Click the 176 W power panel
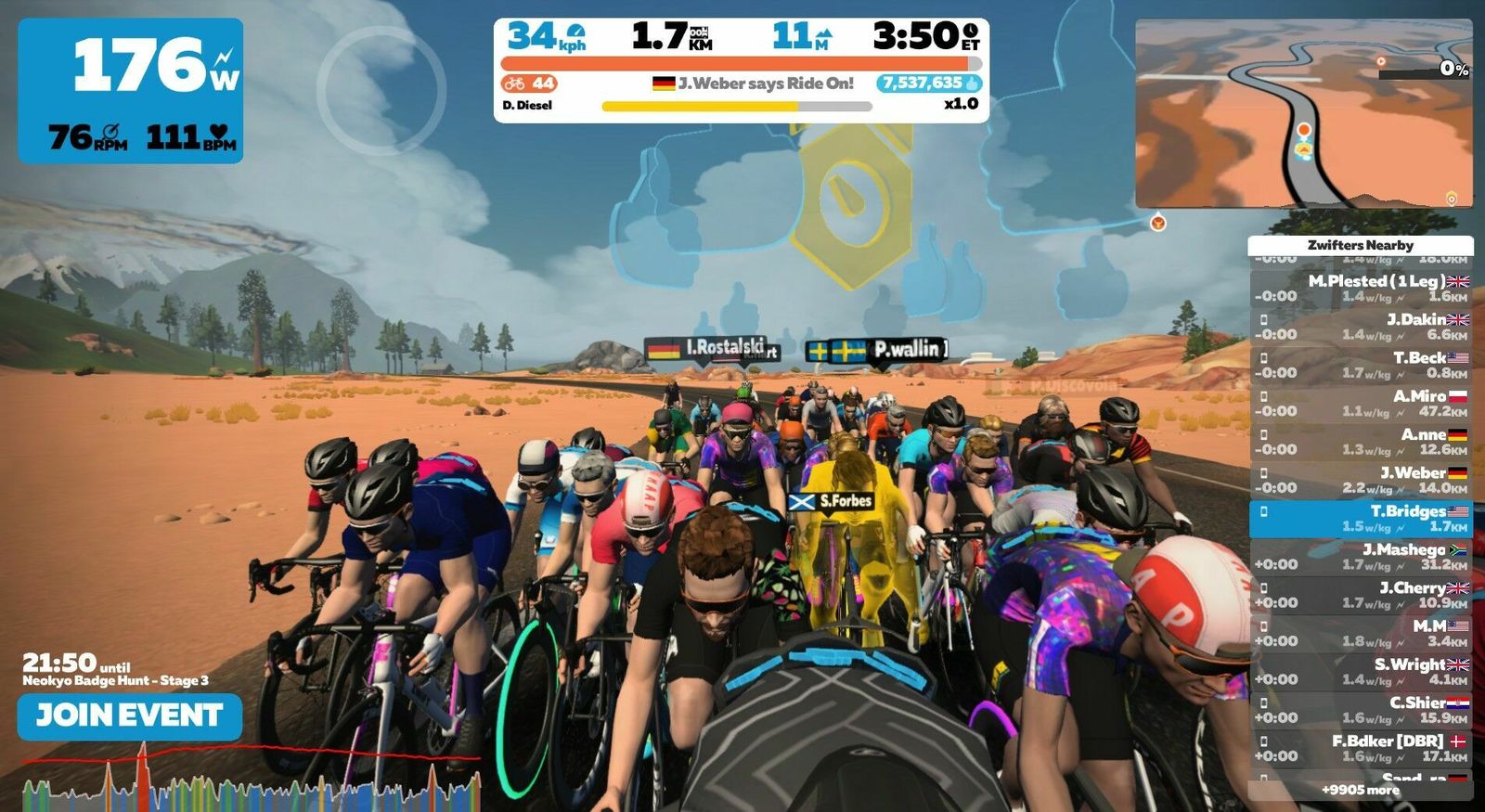1485x812 pixels. 131,91
